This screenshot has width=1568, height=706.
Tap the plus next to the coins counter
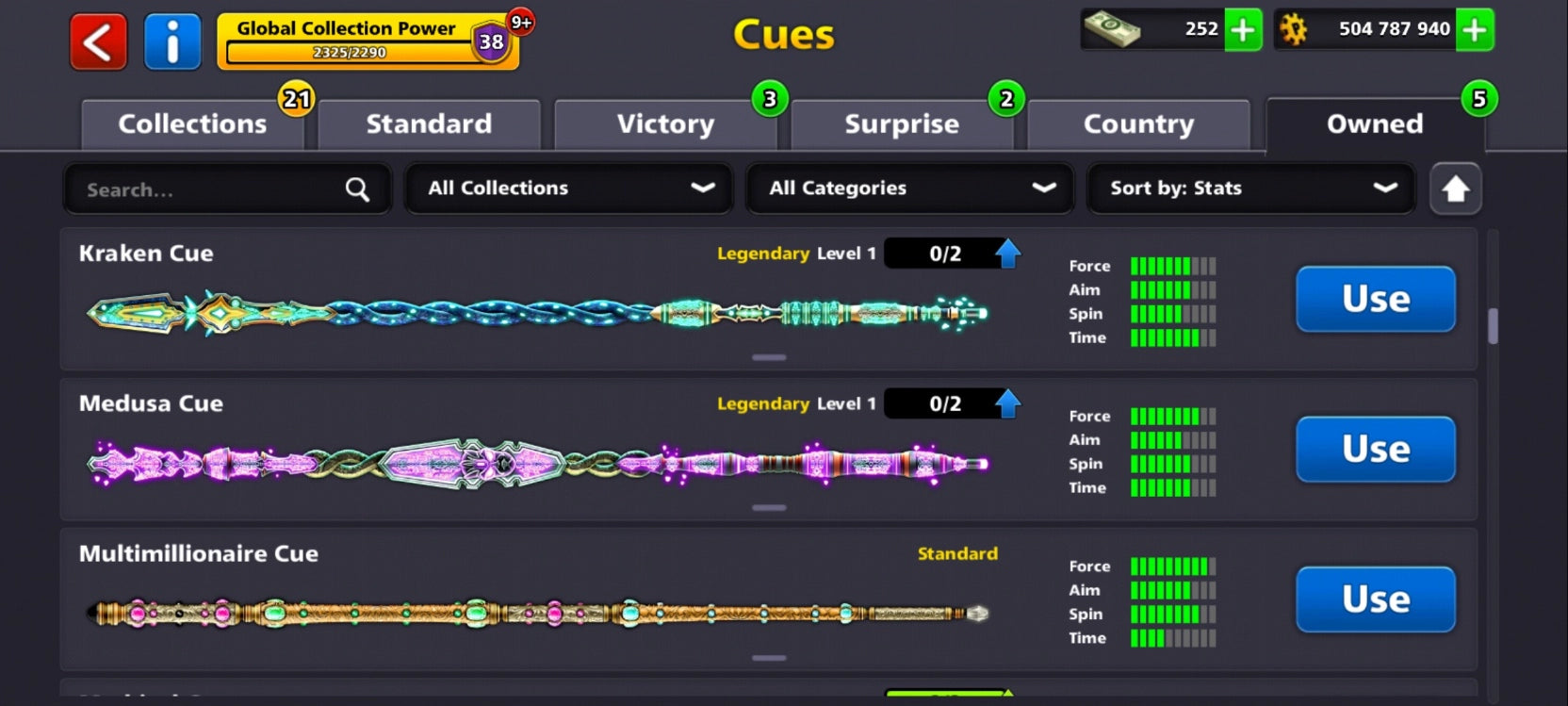(x=1474, y=30)
